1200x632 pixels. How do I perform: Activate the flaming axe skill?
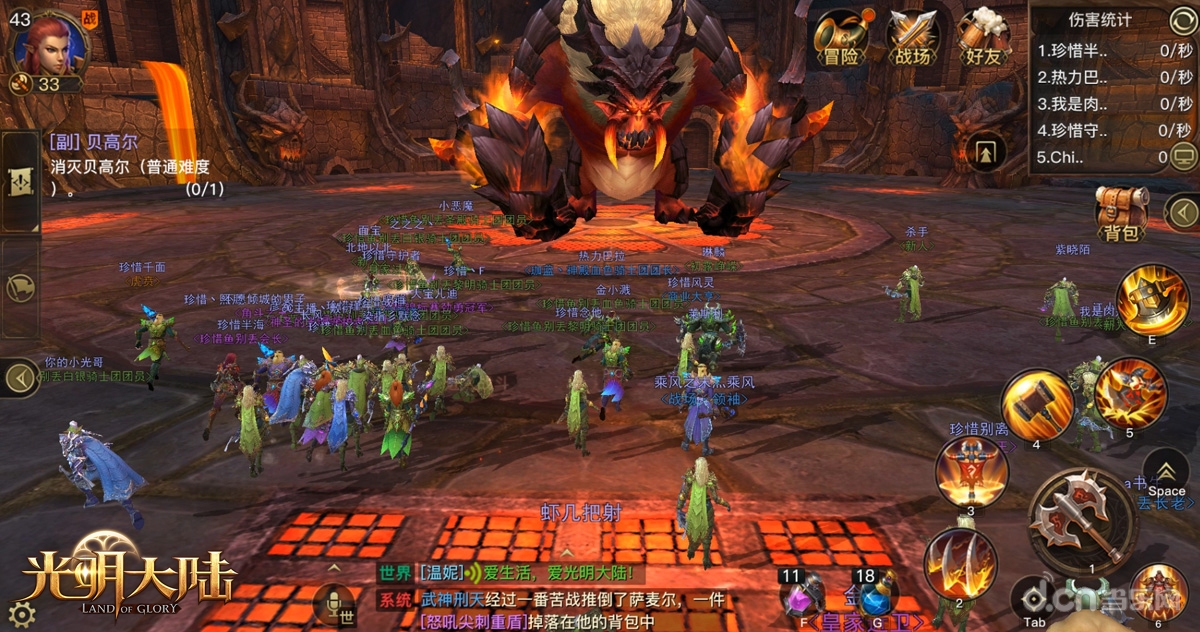pyautogui.click(x=1152, y=299)
